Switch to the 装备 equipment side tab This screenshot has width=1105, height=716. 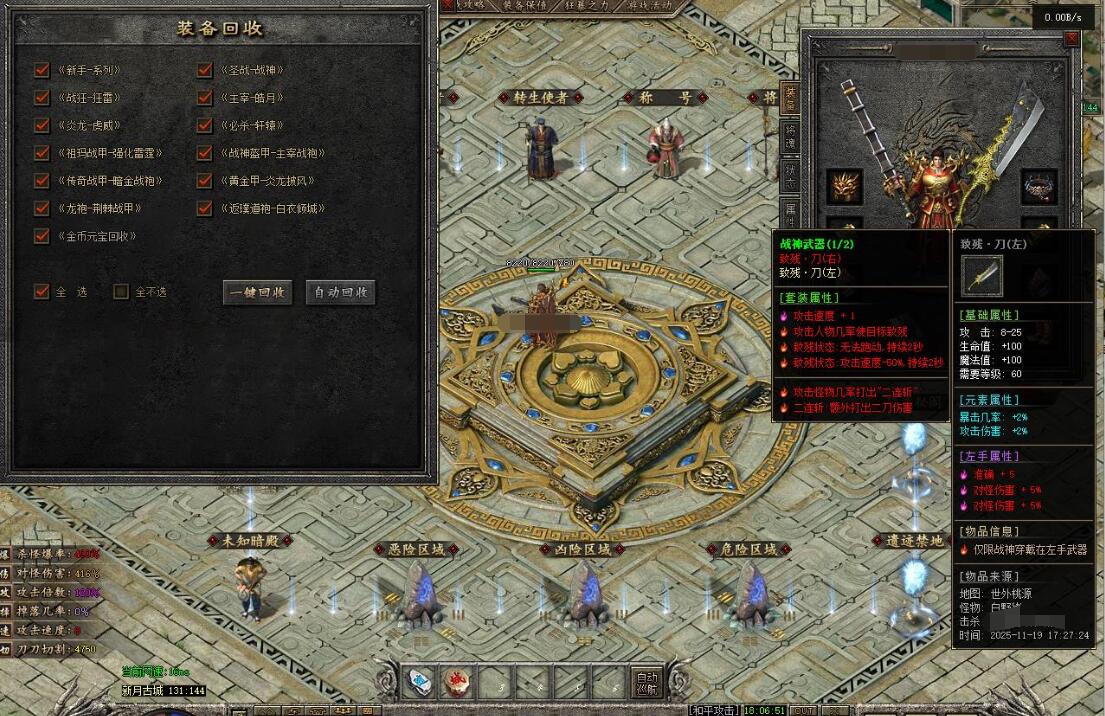click(x=790, y=96)
